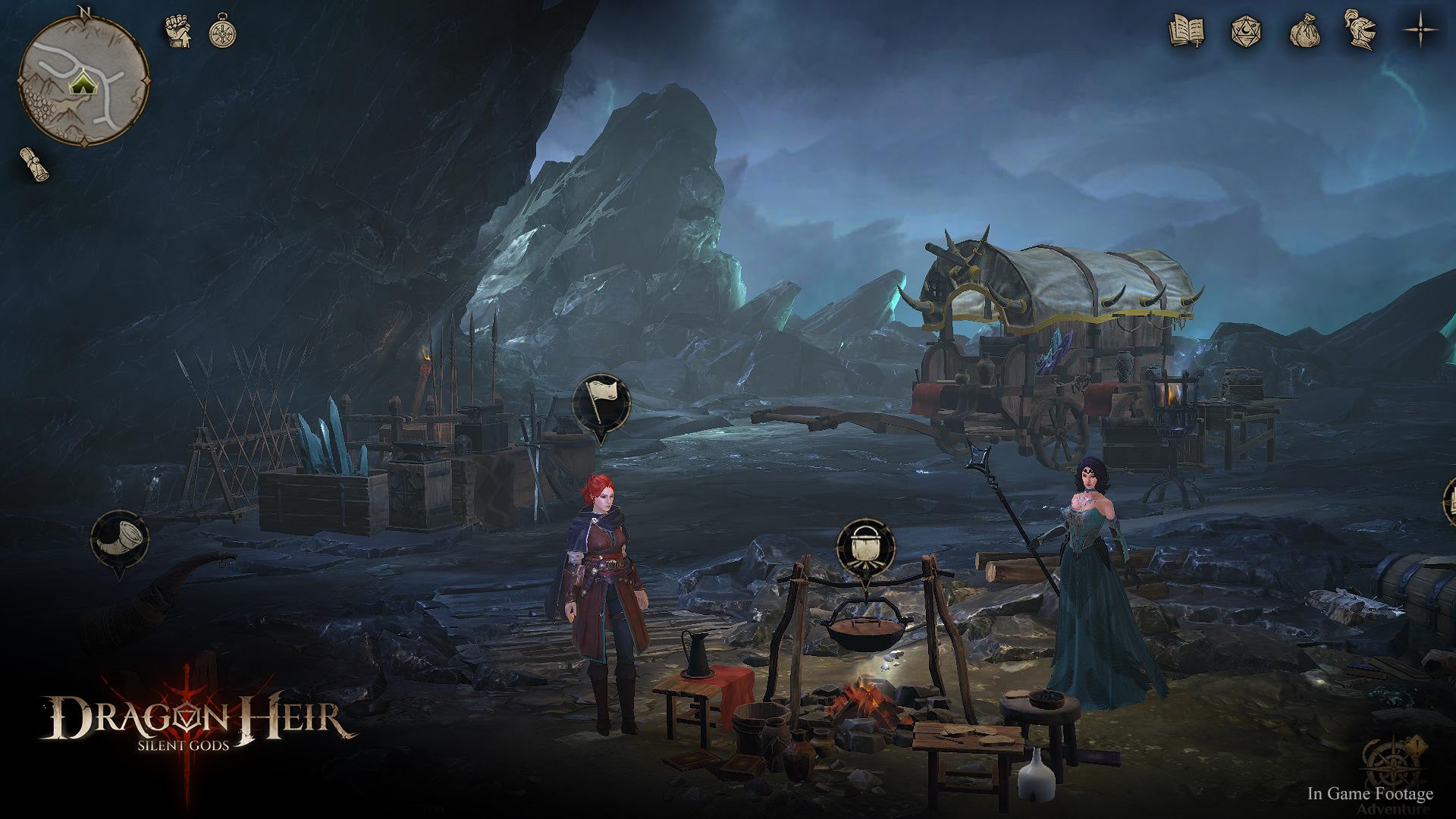This screenshot has width=1456, height=819.
Task: Click the tent marker on the minimap
Action: tap(80, 83)
